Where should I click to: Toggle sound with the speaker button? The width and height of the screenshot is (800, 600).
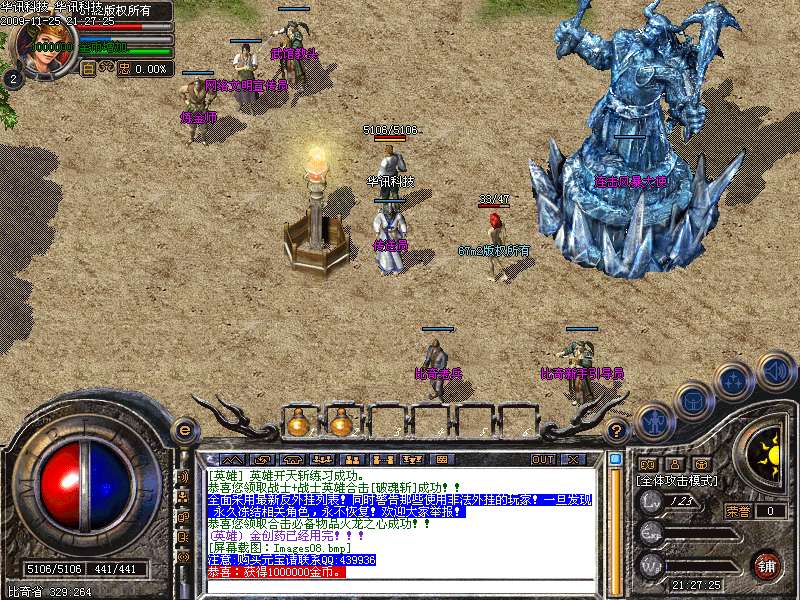[x=775, y=369]
